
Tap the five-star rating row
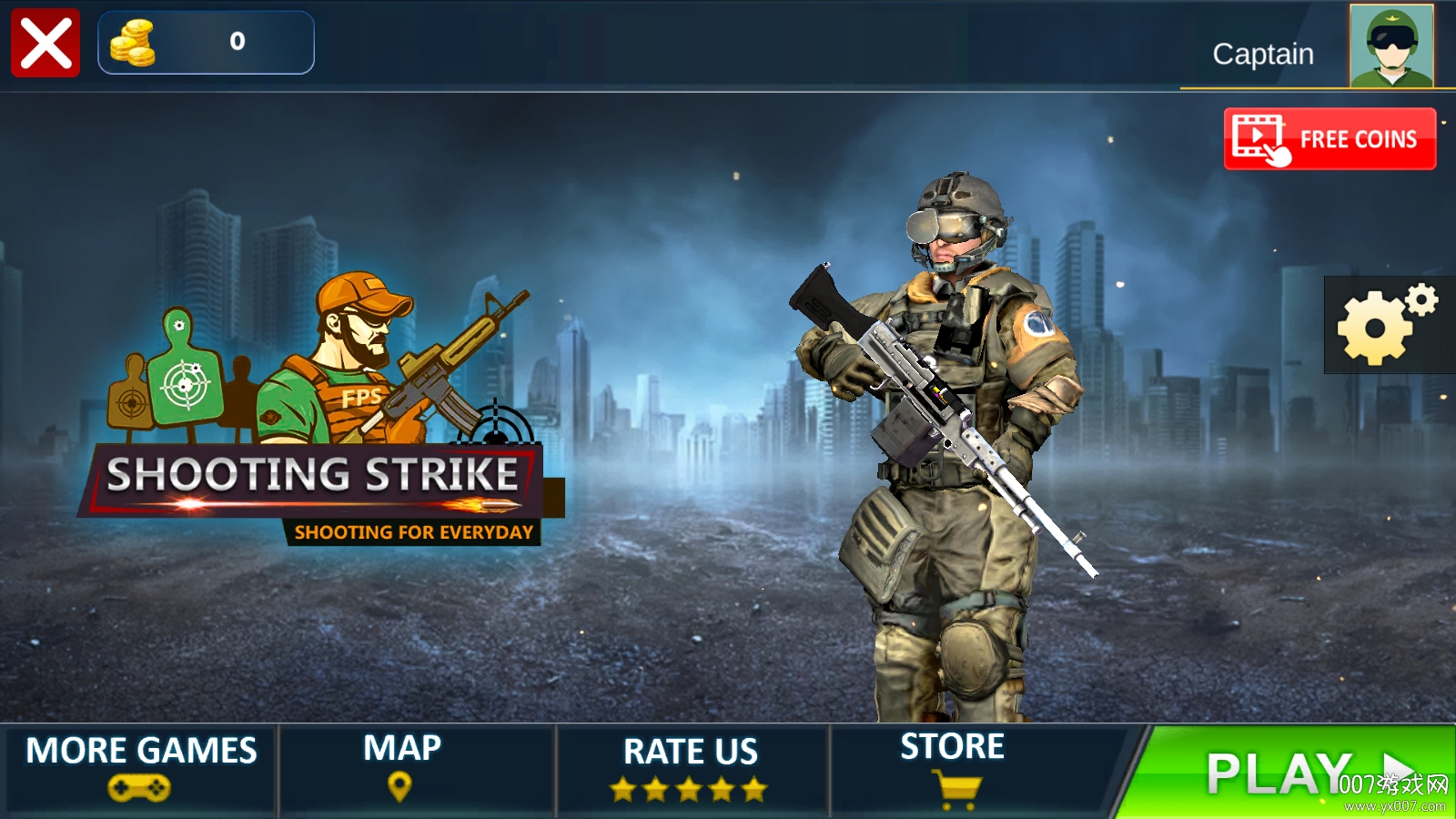689,788
